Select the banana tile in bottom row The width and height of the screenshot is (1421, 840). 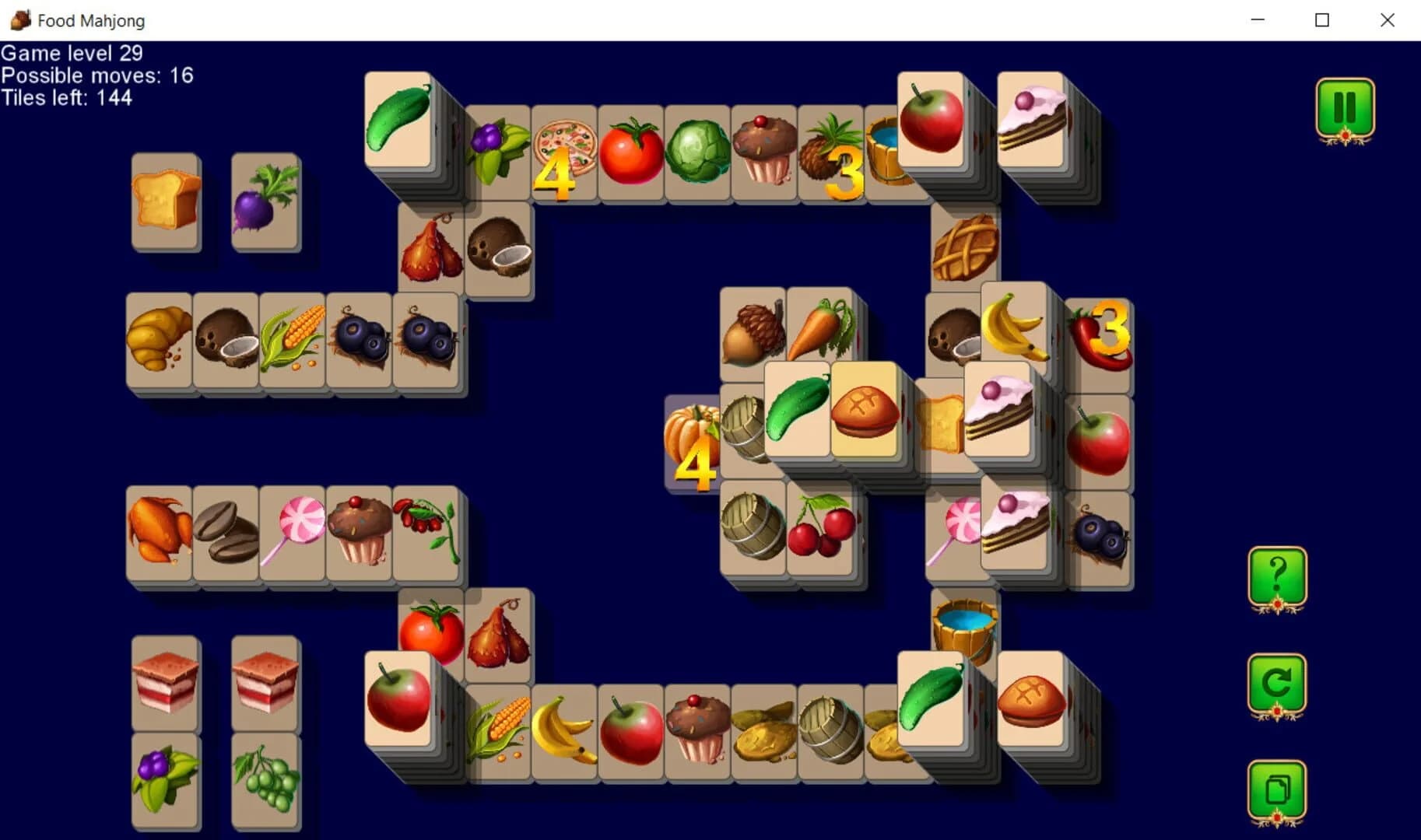[563, 731]
